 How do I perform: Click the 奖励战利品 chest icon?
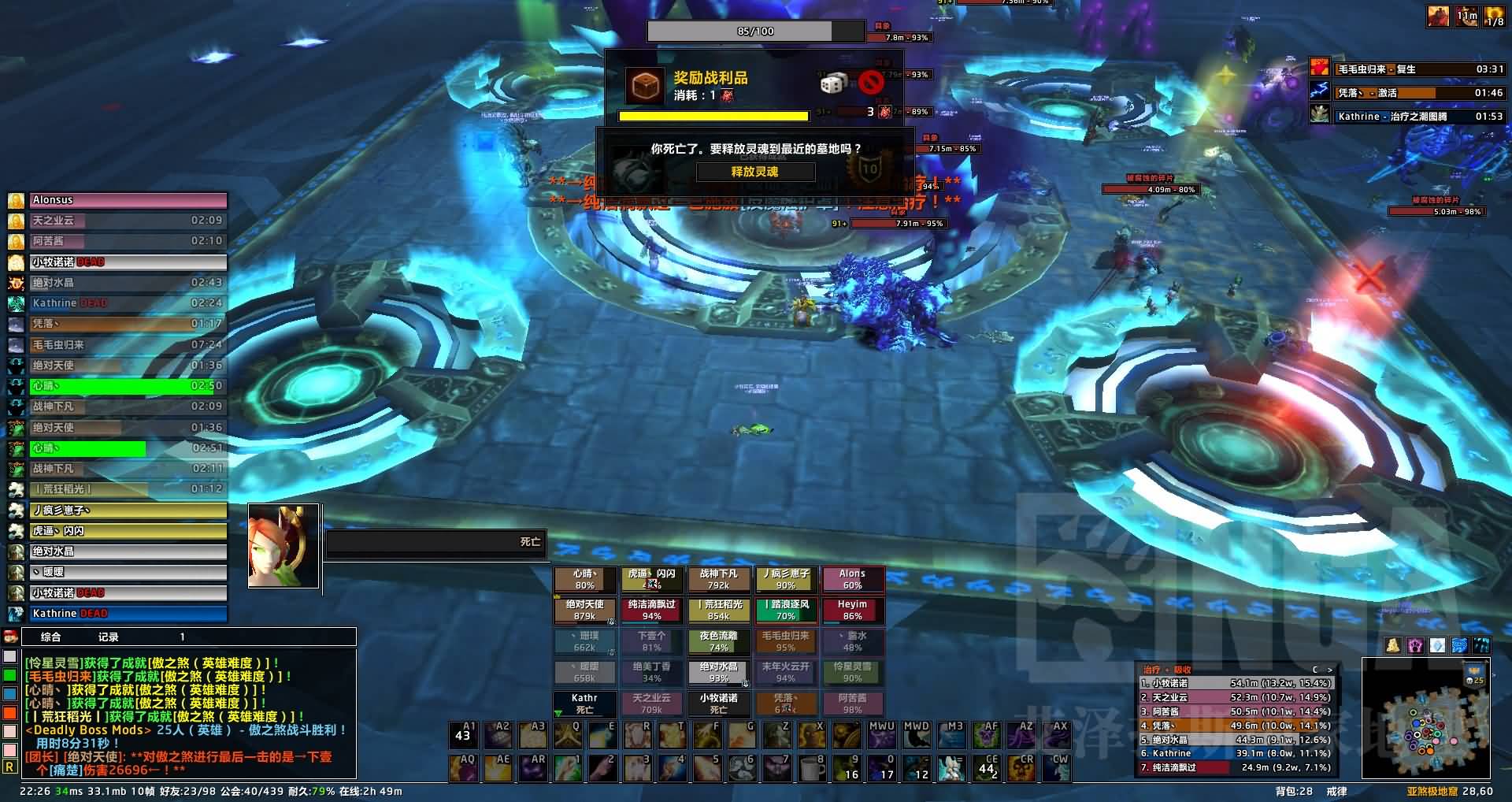645,85
